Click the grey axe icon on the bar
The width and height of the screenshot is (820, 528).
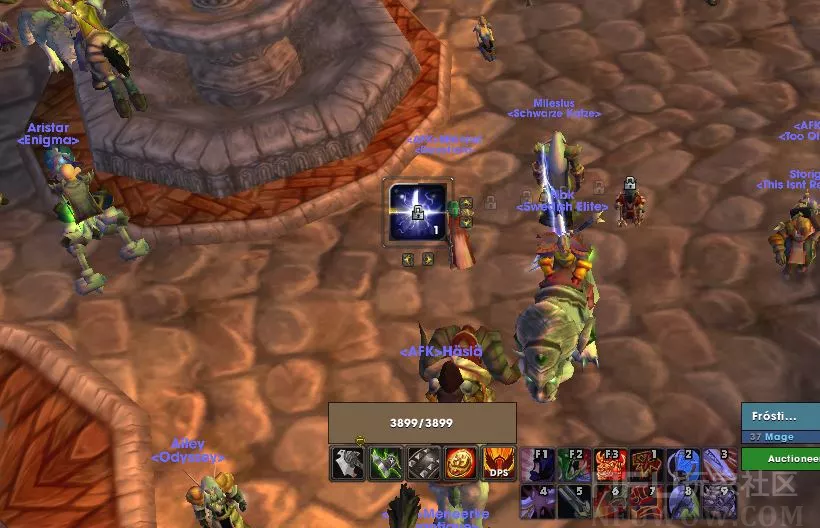[x=347, y=464]
